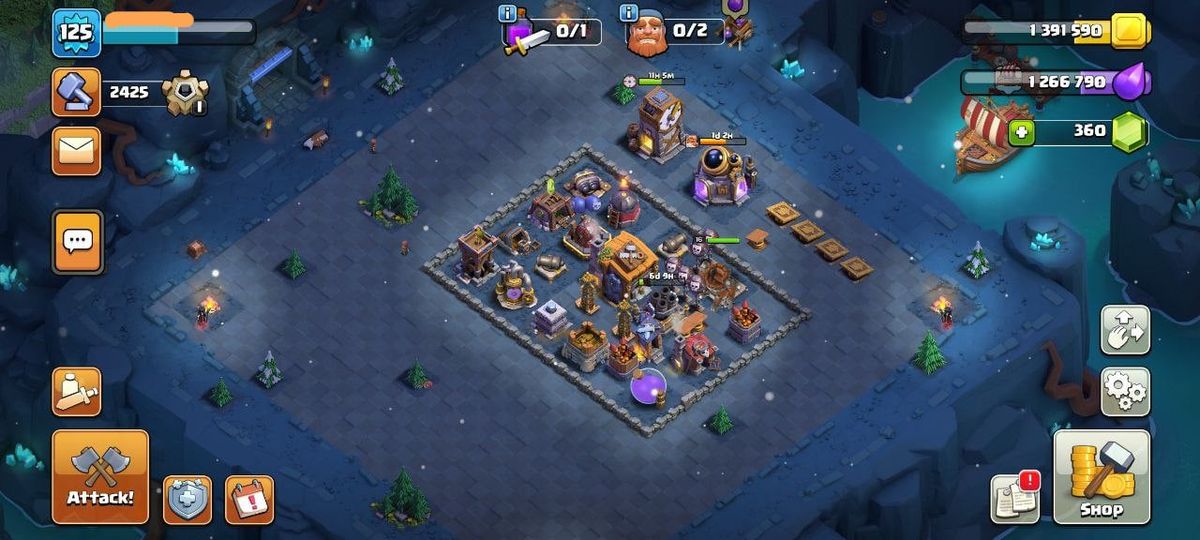Open the blue shield button near Attack
1200x540 pixels.
coord(187,499)
